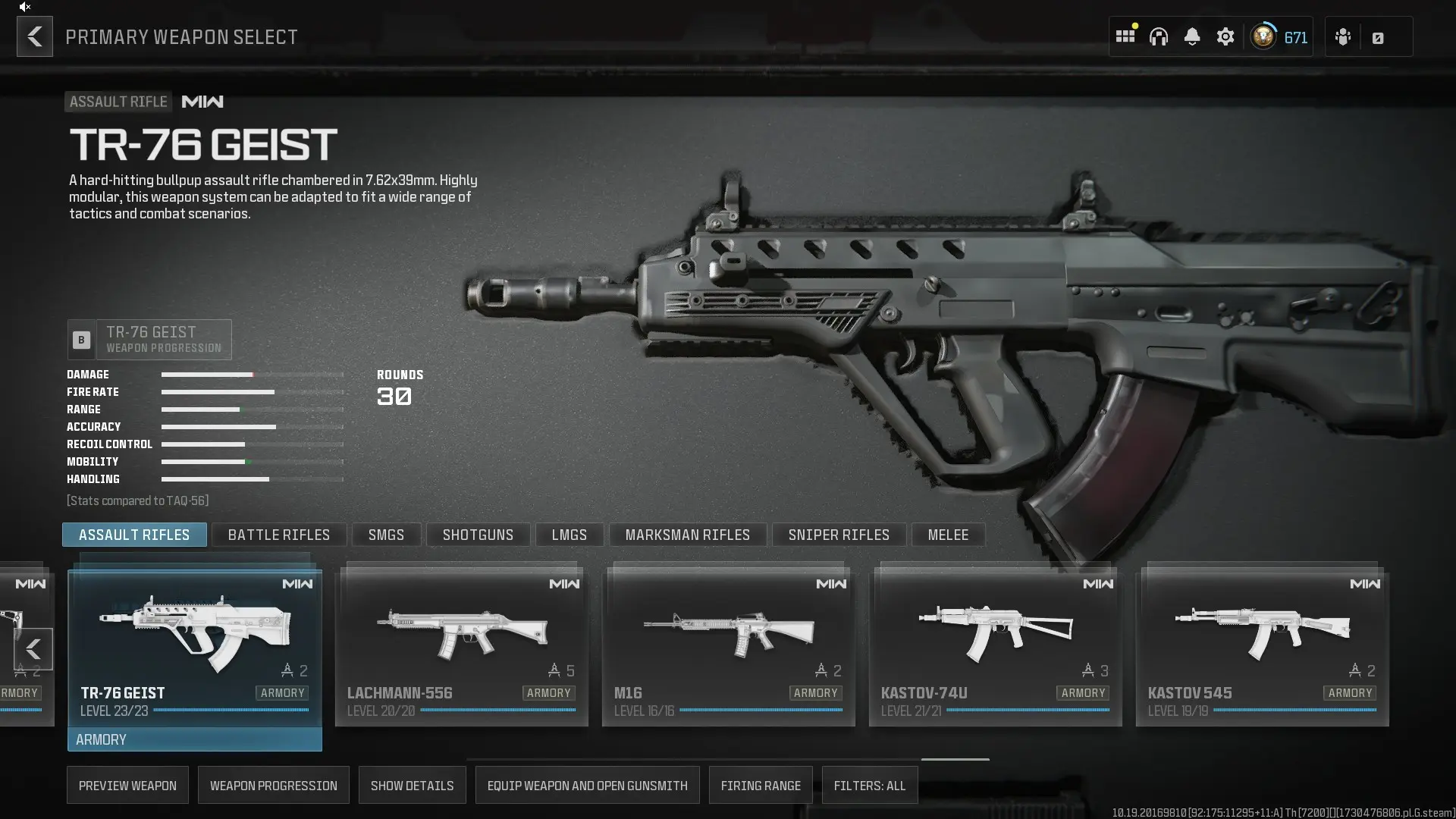Equip weapon and open Gunsmith

[x=588, y=786]
